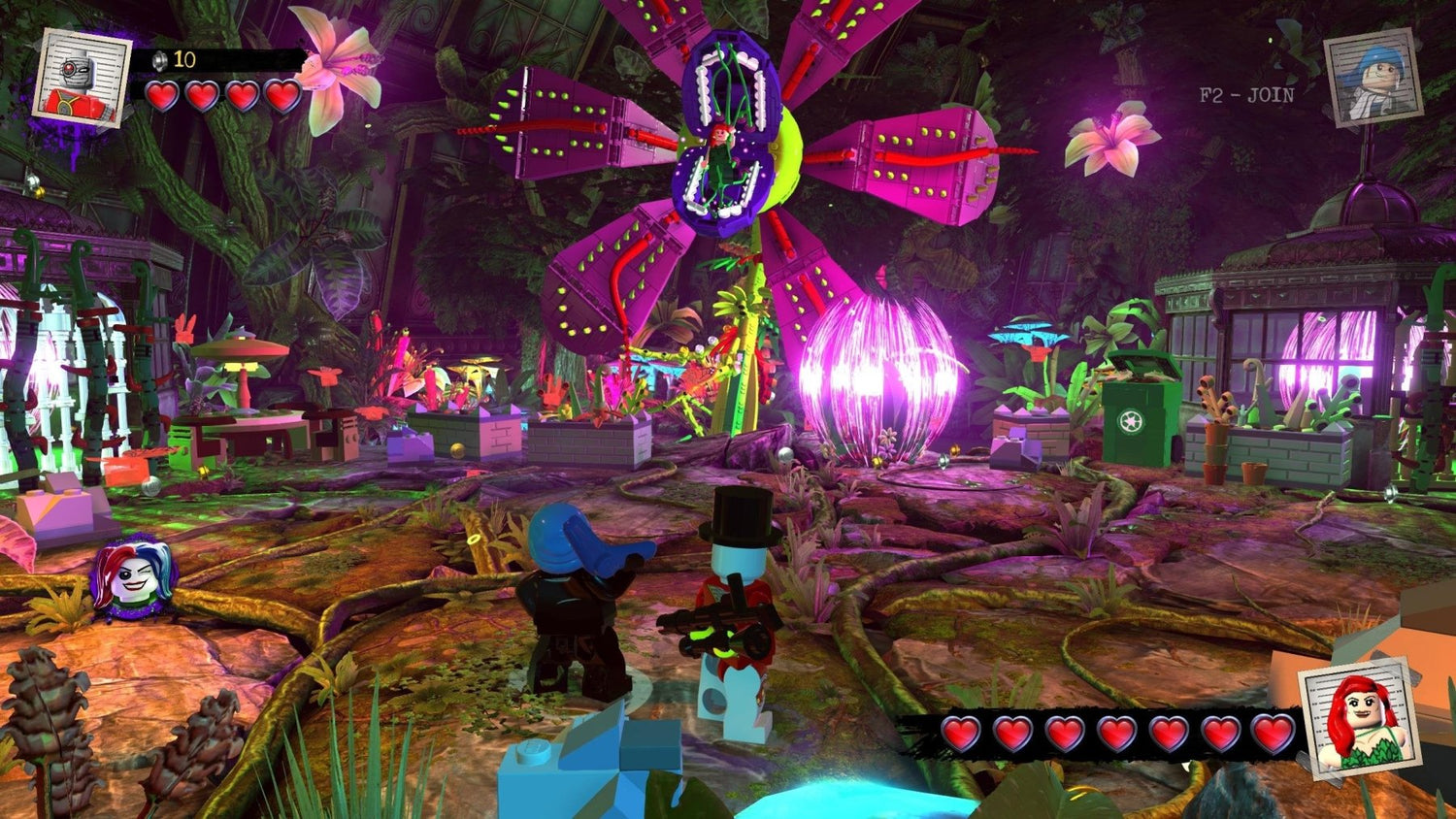Image resolution: width=1456 pixels, height=819 pixels.
Task: Select the second player mugshot portrait
Action: 1374,73
